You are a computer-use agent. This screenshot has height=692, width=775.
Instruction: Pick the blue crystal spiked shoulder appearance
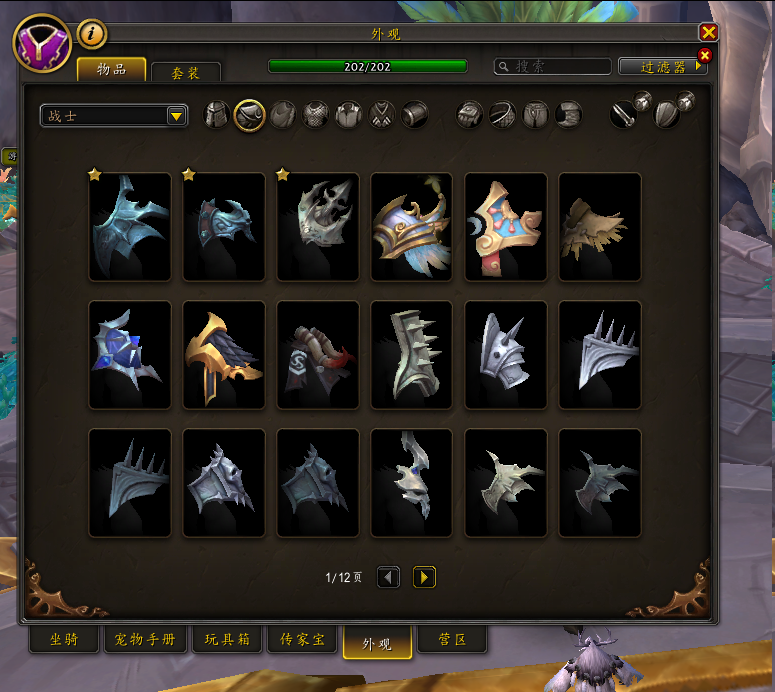click(130, 355)
